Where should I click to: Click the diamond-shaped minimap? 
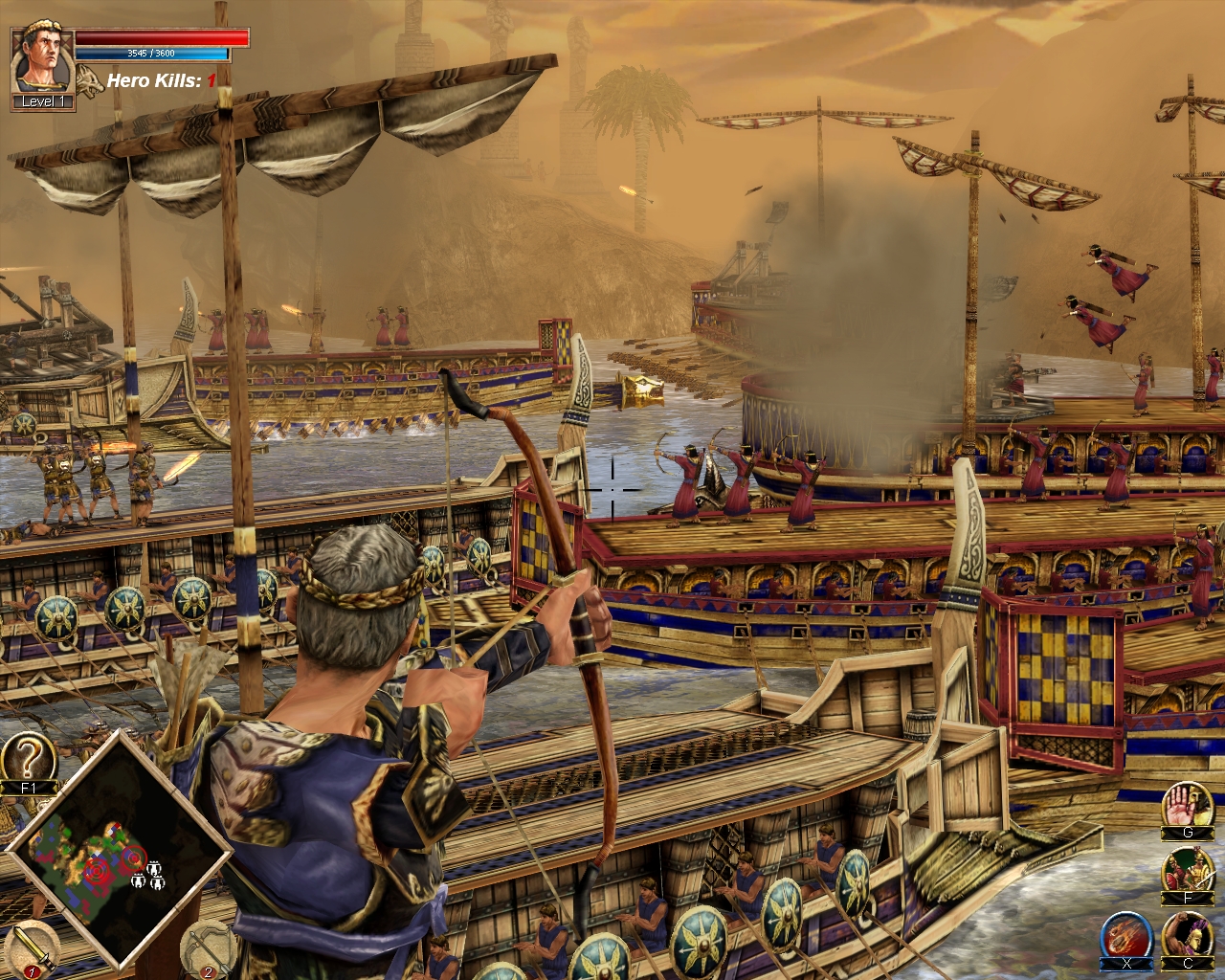point(118,850)
